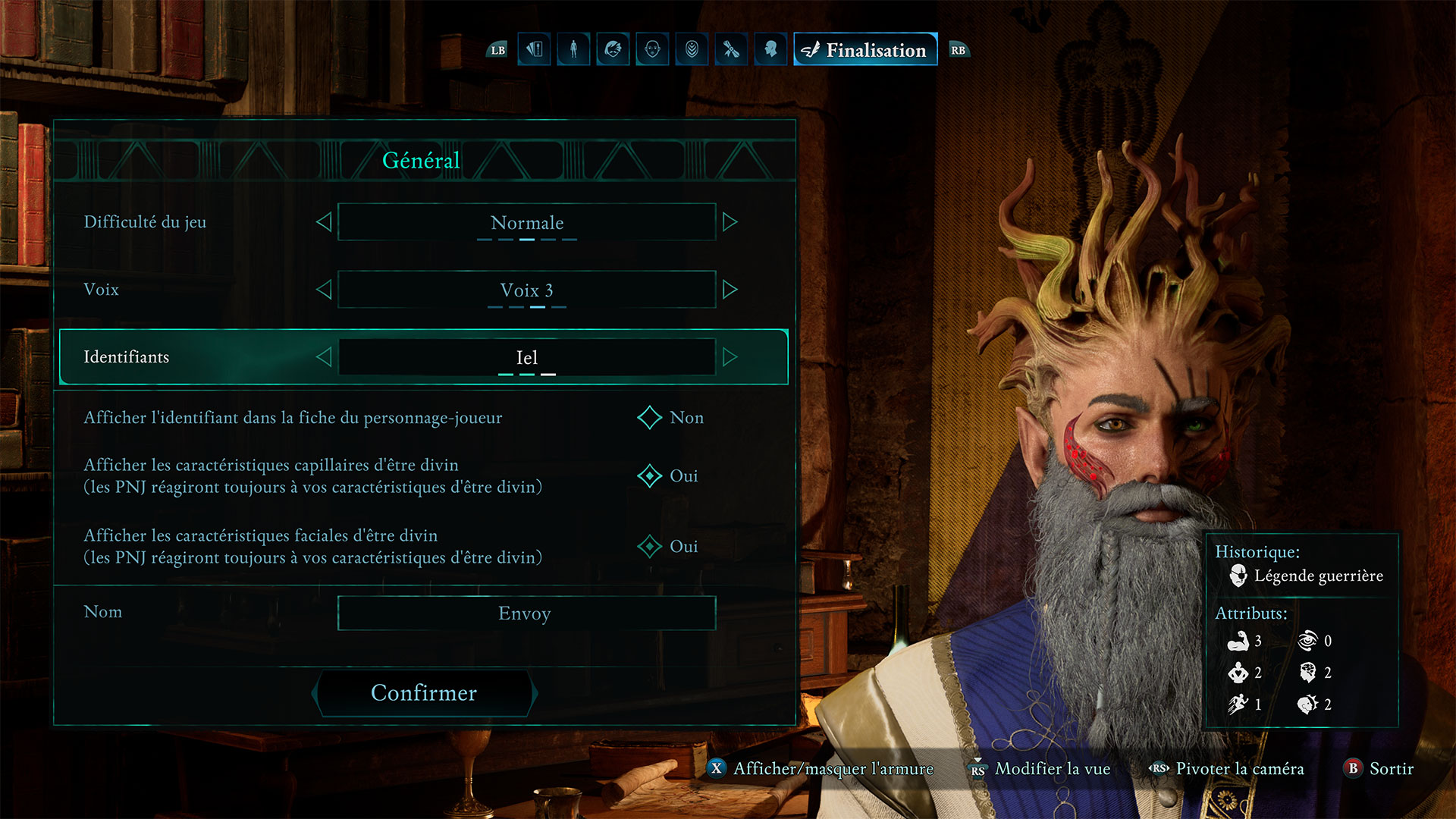The width and height of the screenshot is (1456, 819).
Task: Confirm the character with the Confirmer button
Action: (424, 692)
